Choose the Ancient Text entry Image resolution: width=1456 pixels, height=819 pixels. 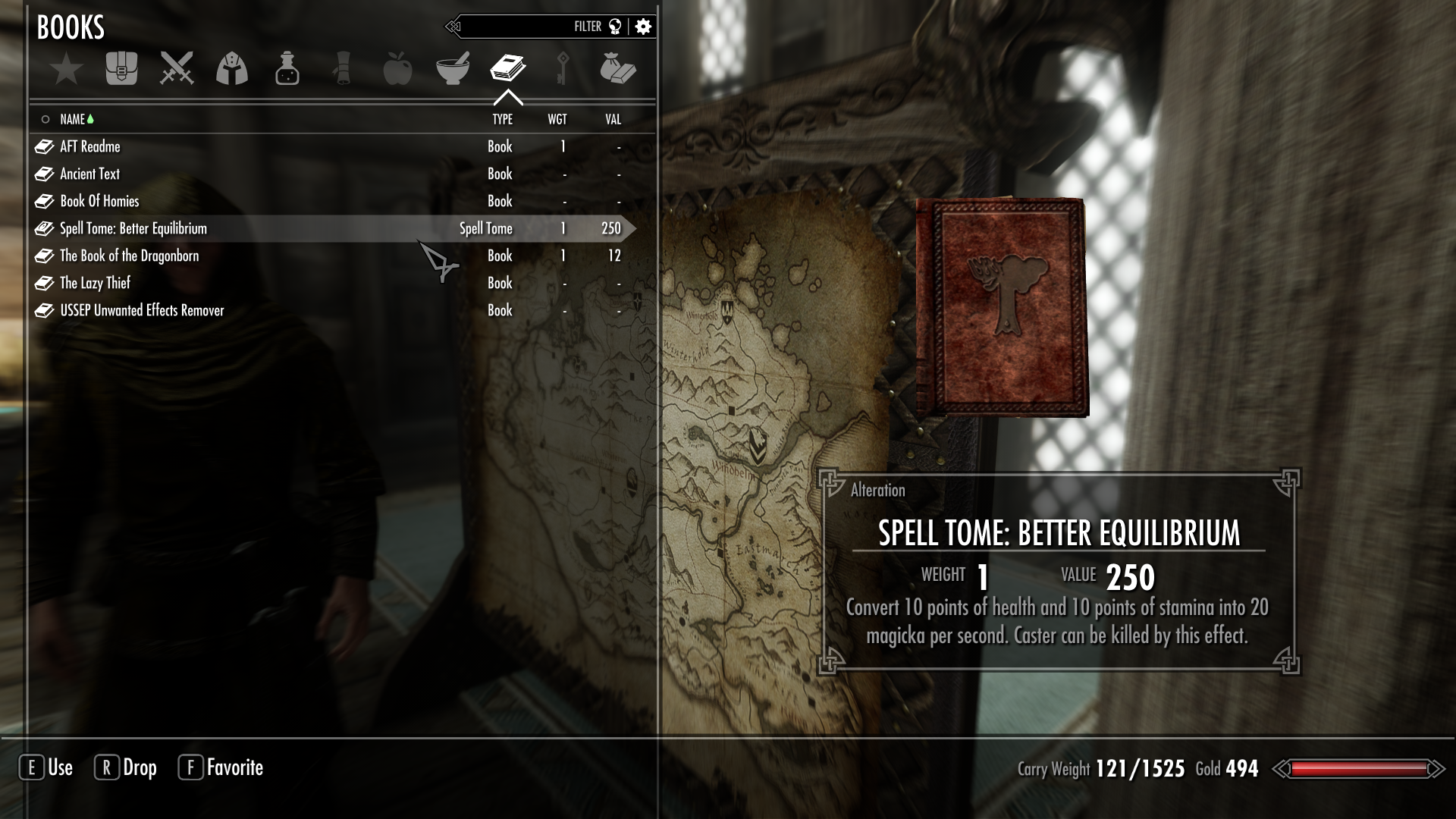point(90,174)
